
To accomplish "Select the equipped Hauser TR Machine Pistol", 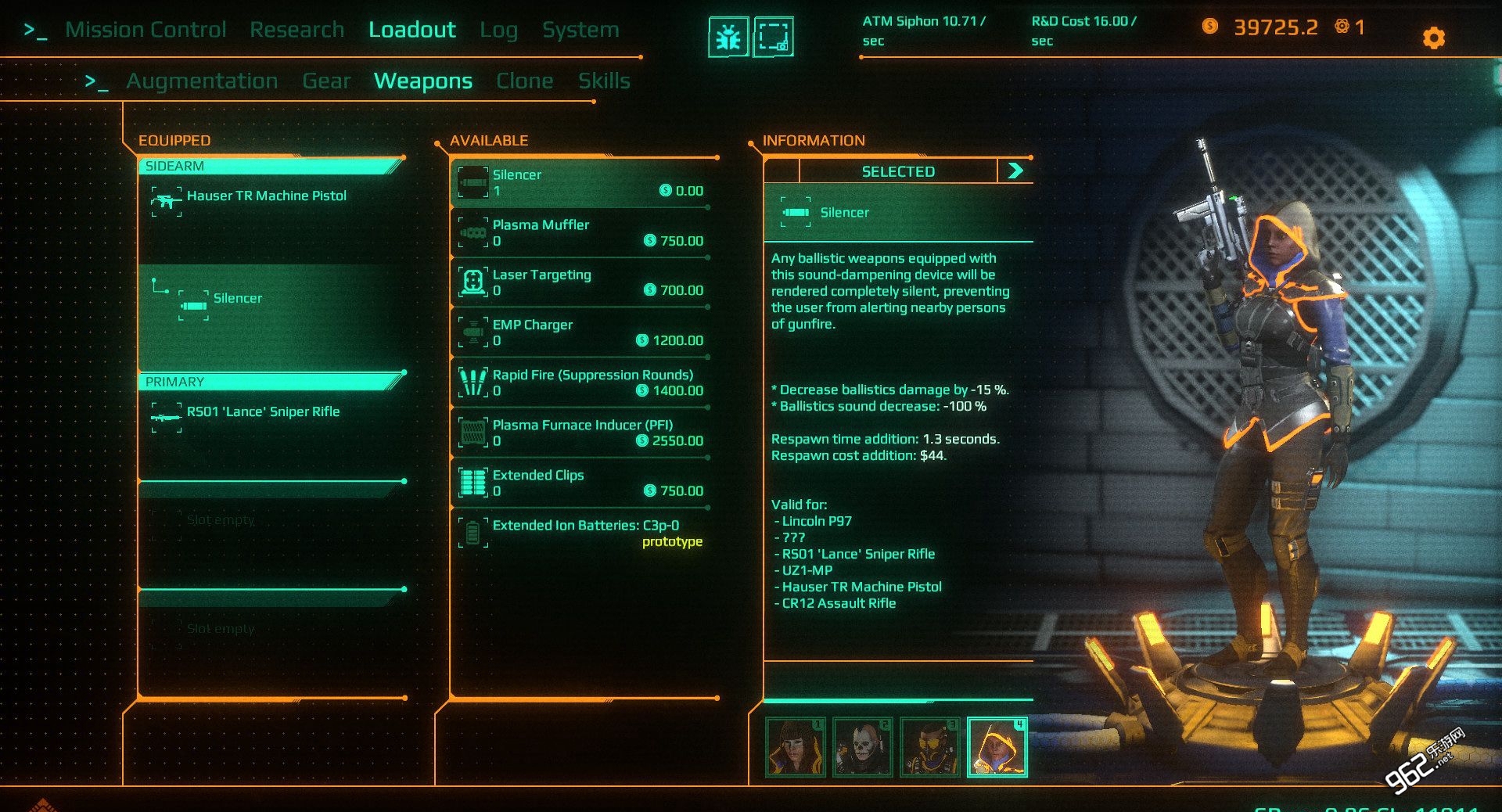I will 266,196.
